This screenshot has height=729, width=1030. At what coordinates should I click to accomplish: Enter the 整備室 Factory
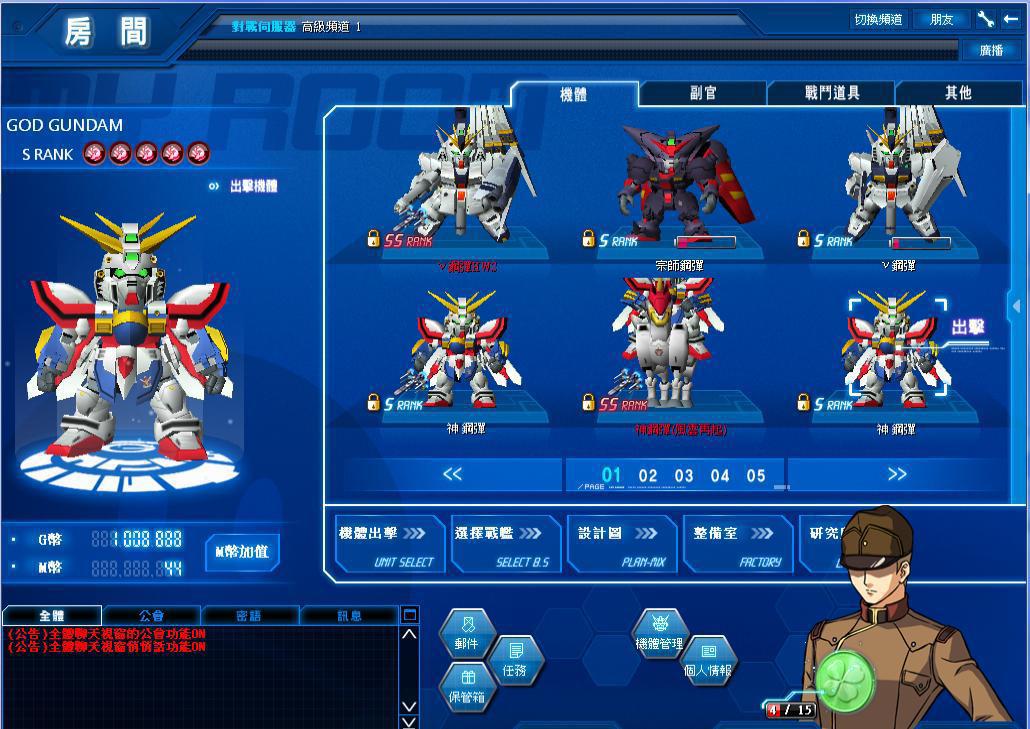pyautogui.click(x=738, y=545)
